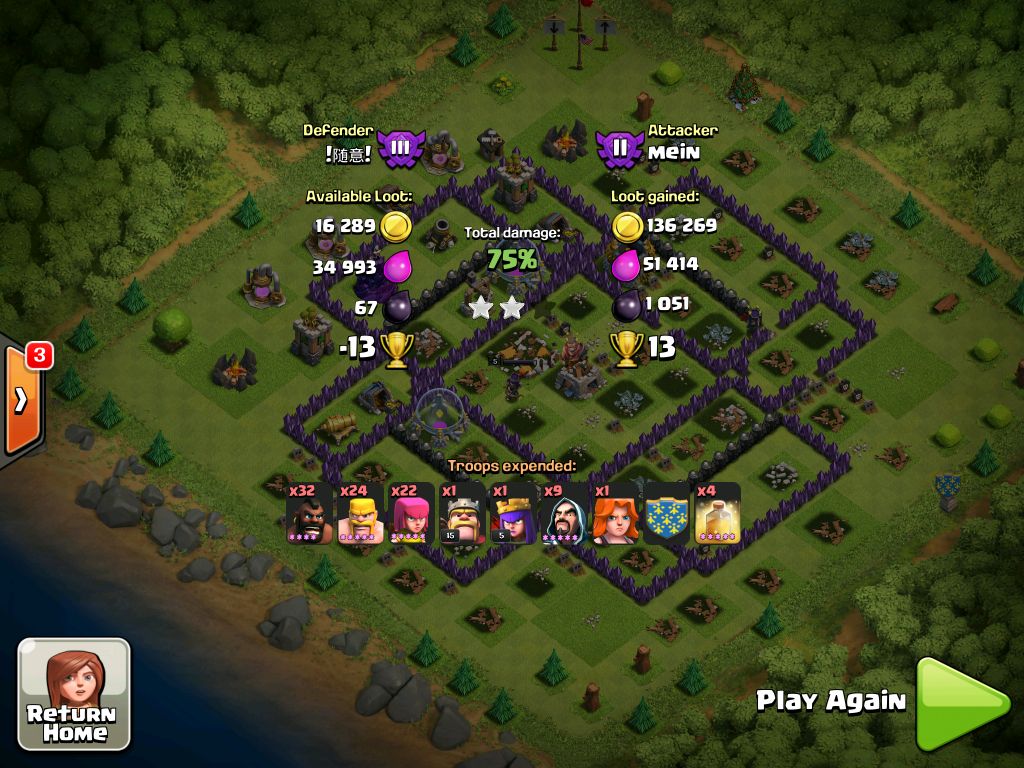Image resolution: width=1024 pixels, height=768 pixels.
Task: Click the blue clan shield icon
Action: pyautogui.click(x=667, y=514)
